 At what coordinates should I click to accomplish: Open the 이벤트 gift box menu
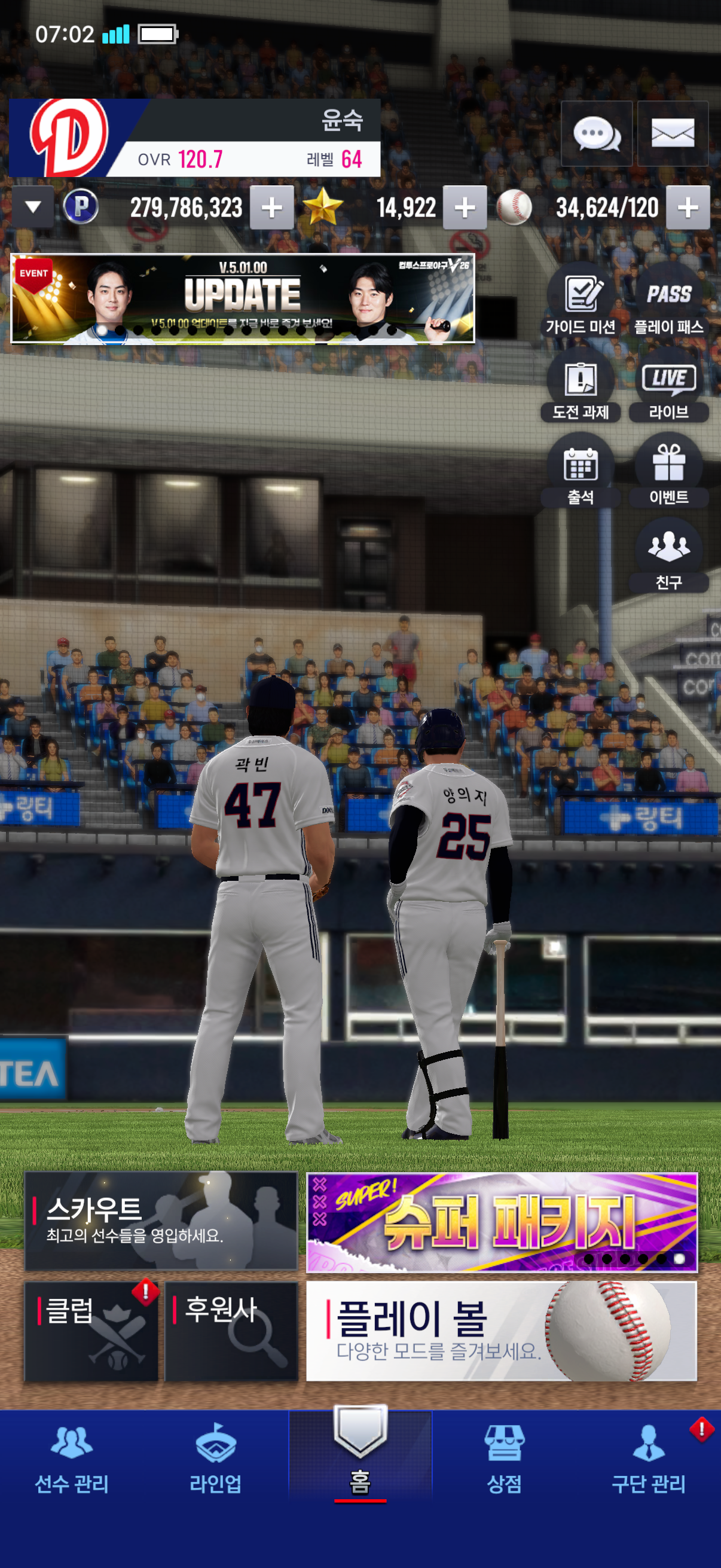point(668,472)
